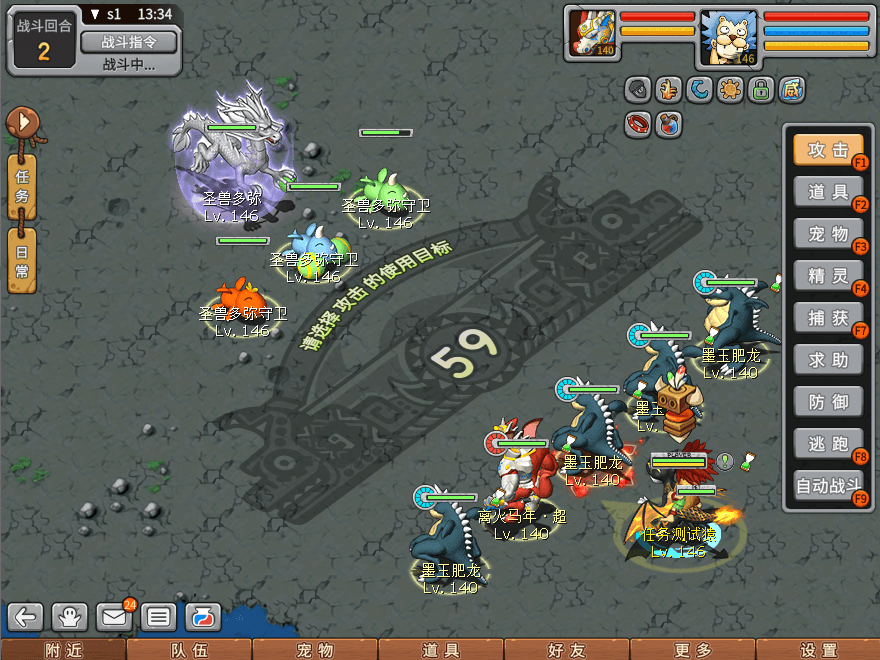880x660 pixels.
Task: Open the 日常 daily tag
Action: (x=22, y=260)
